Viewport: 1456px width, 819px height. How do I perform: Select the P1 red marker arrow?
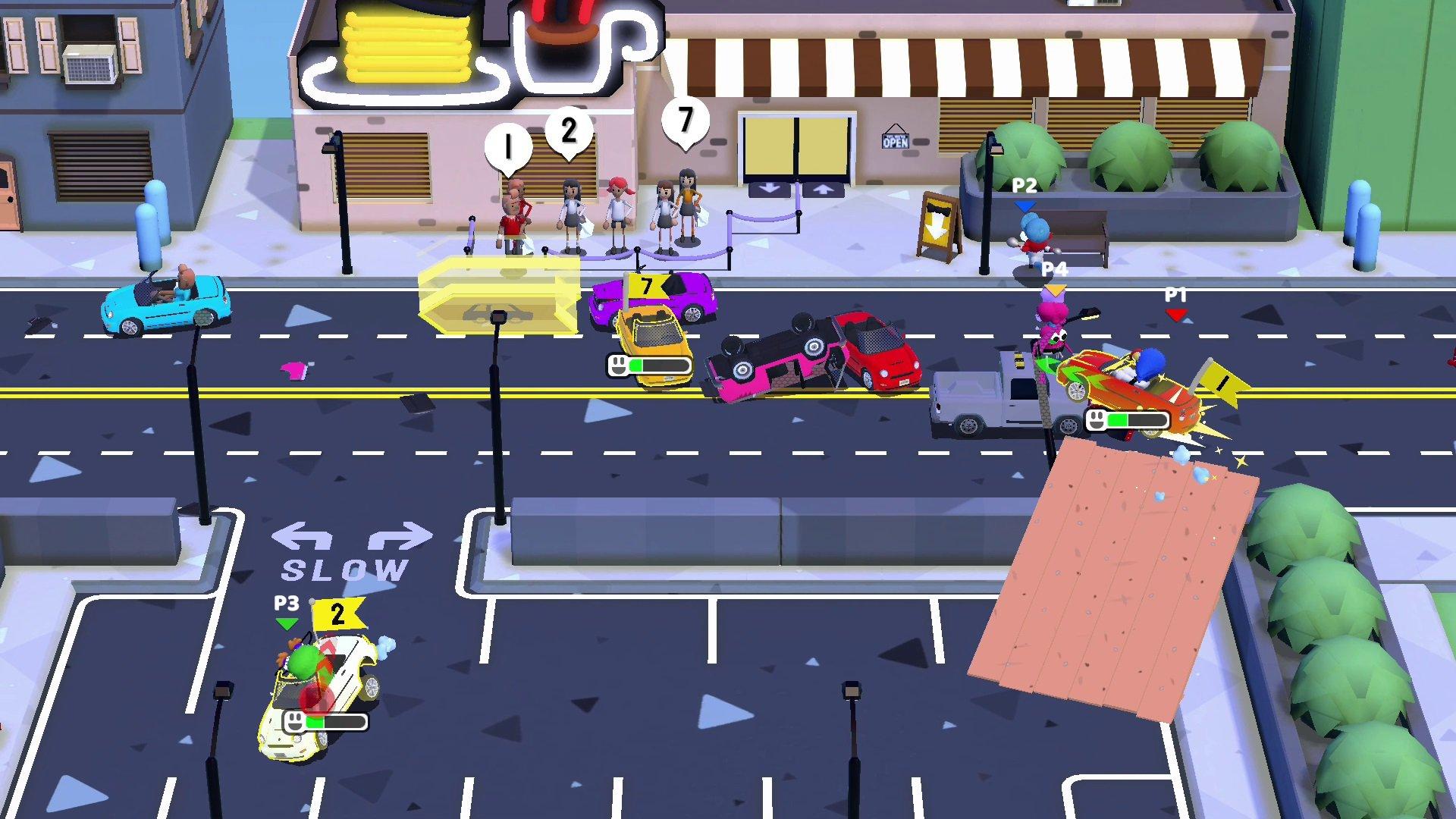coord(1175,315)
